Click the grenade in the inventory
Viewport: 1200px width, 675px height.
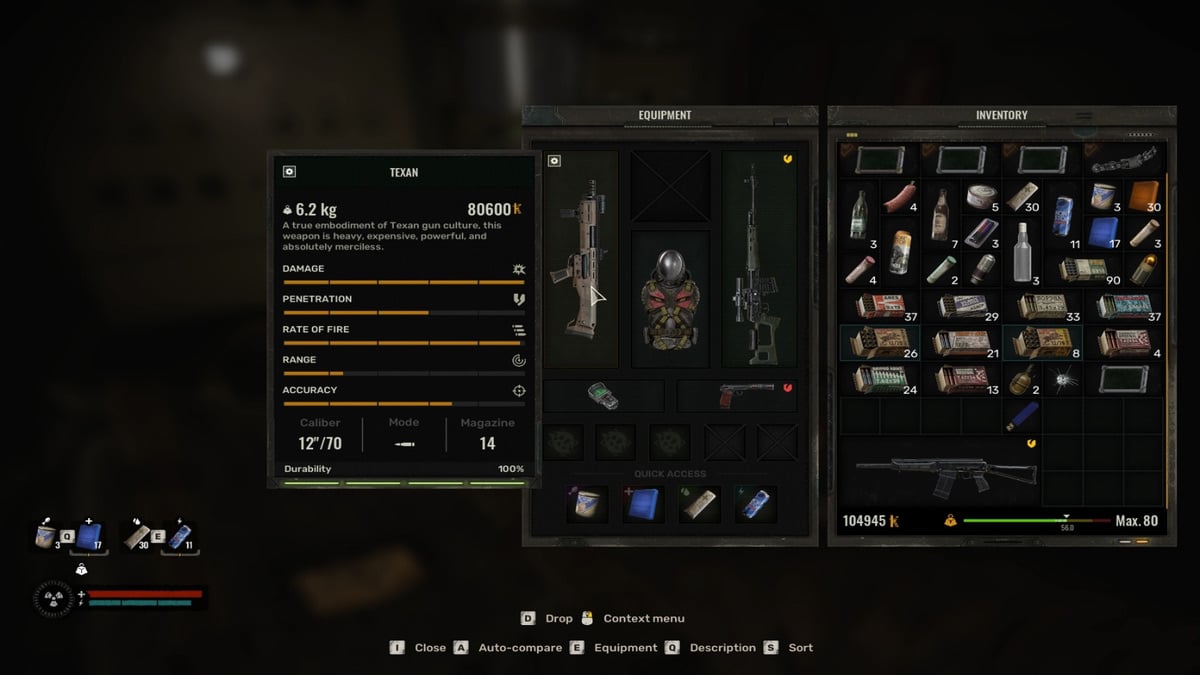tap(1022, 381)
